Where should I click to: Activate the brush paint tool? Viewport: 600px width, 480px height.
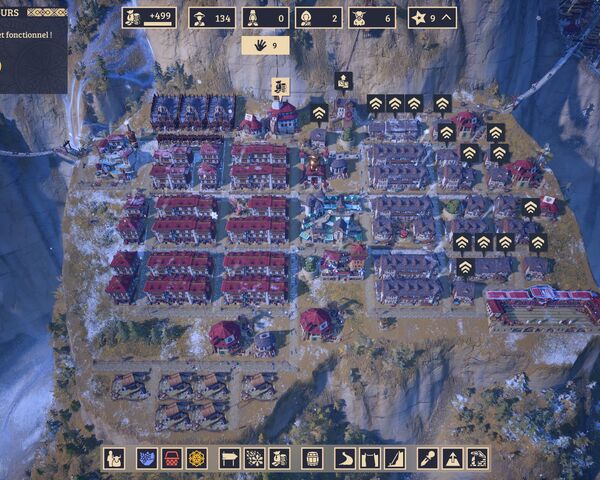tap(427, 458)
